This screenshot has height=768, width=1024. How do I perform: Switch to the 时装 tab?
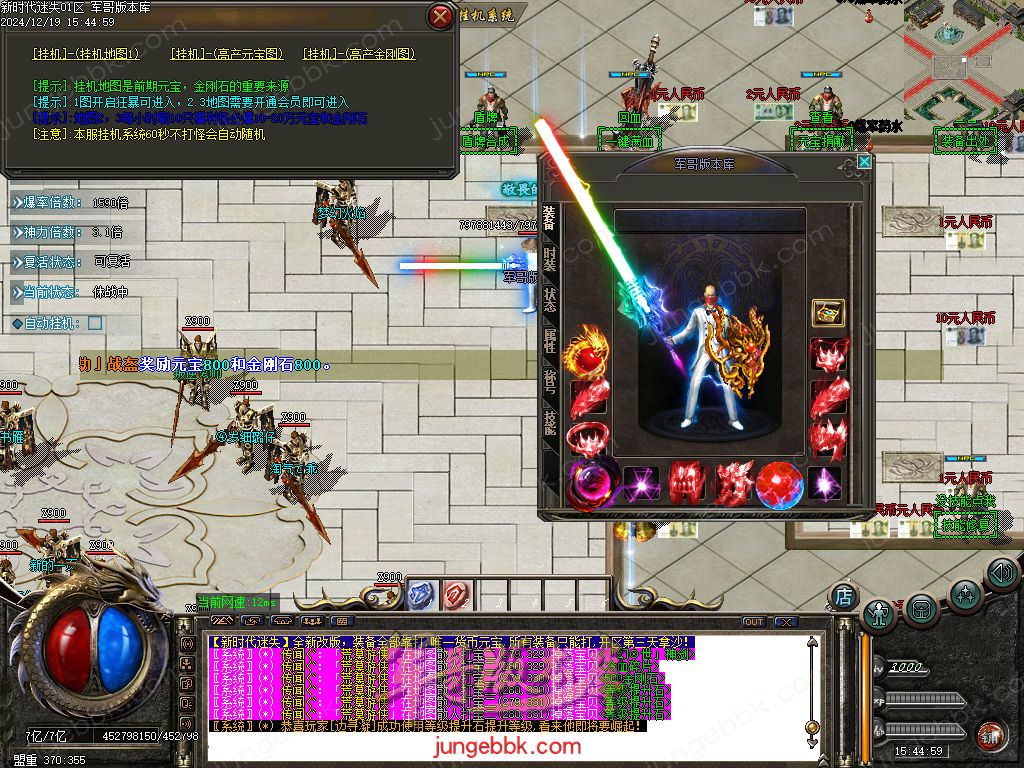(550, 260)
